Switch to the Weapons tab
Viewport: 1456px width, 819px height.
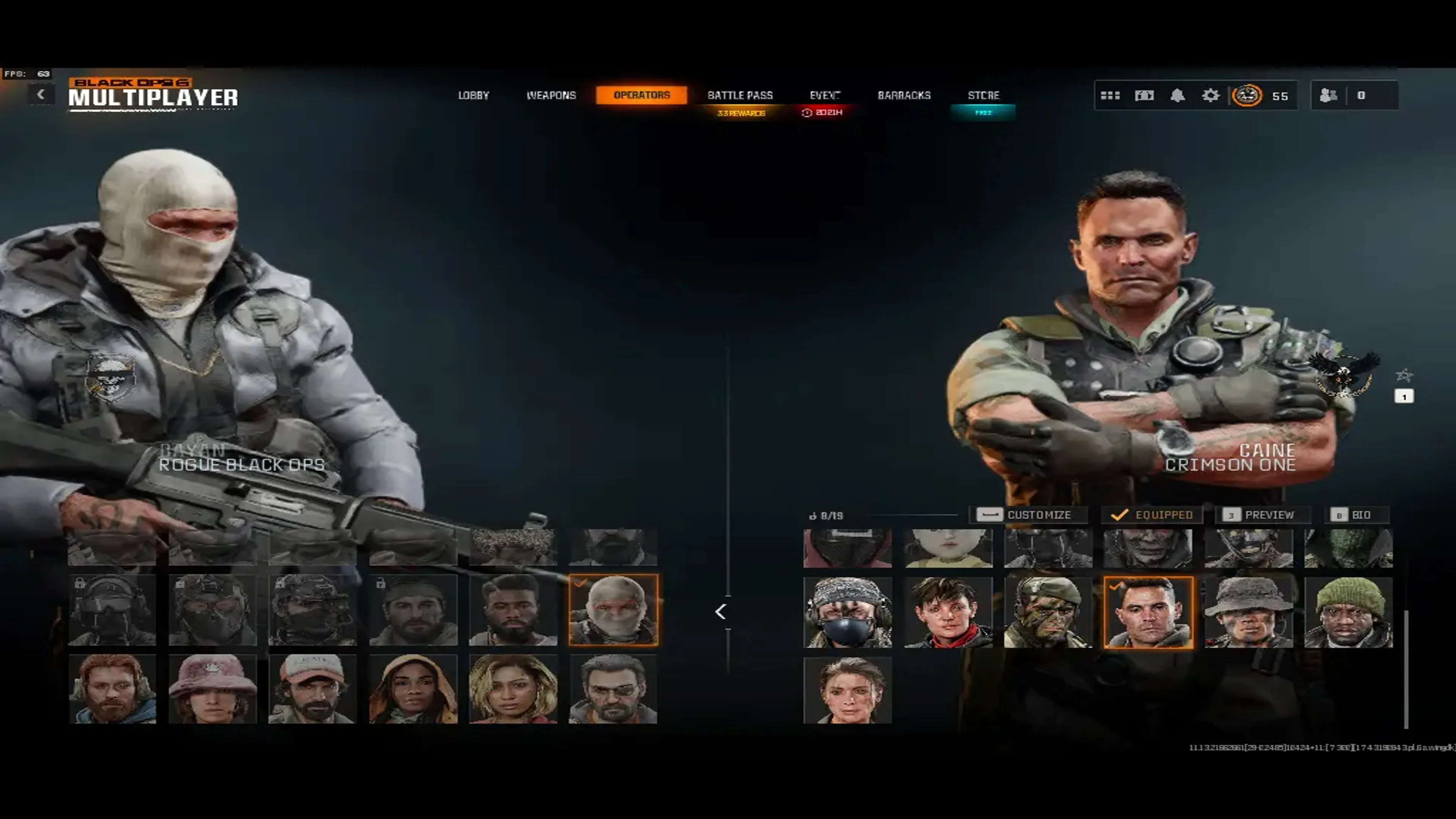(552, 95)
